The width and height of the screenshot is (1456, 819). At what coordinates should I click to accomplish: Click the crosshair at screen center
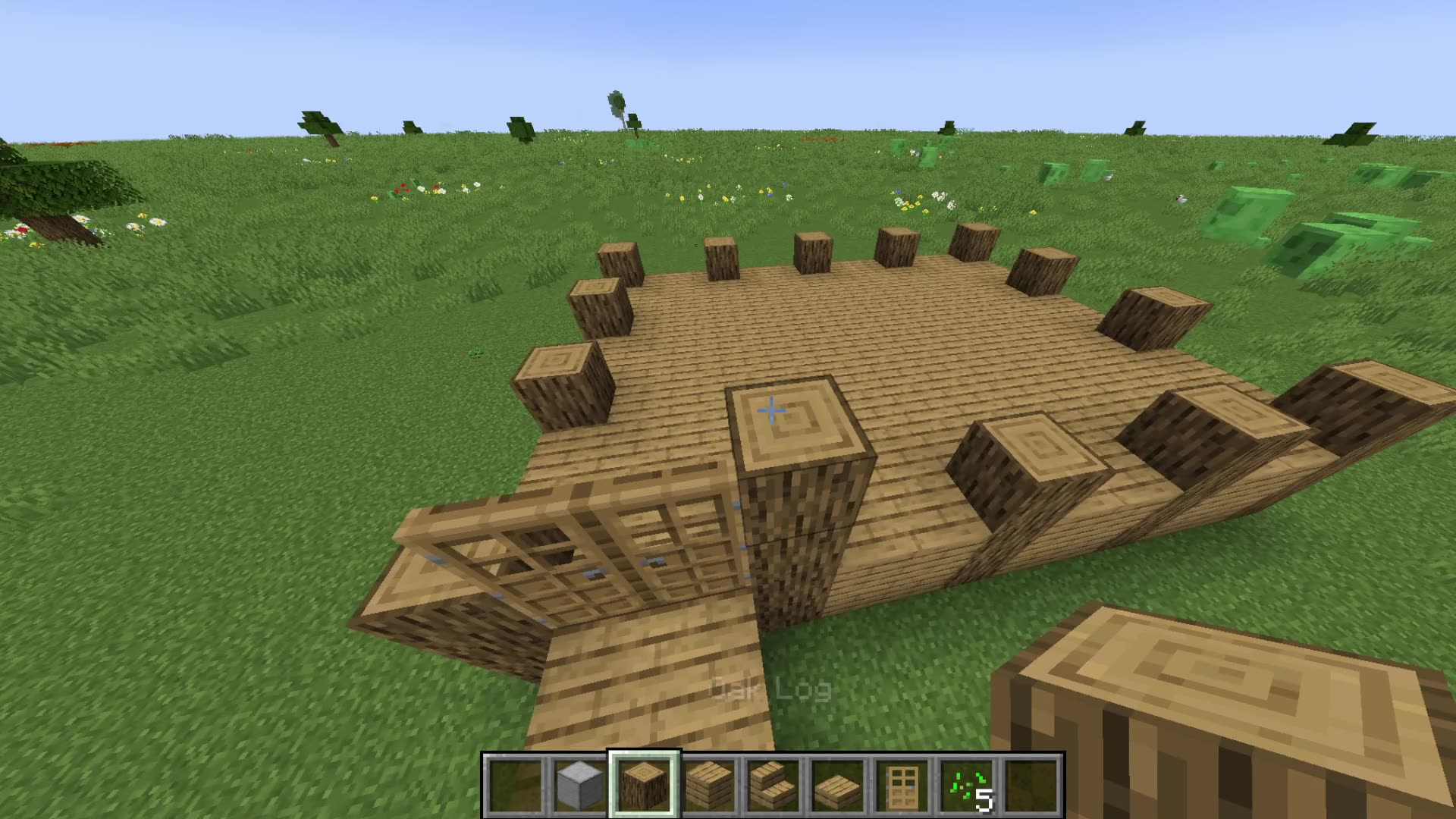point(772,409)
